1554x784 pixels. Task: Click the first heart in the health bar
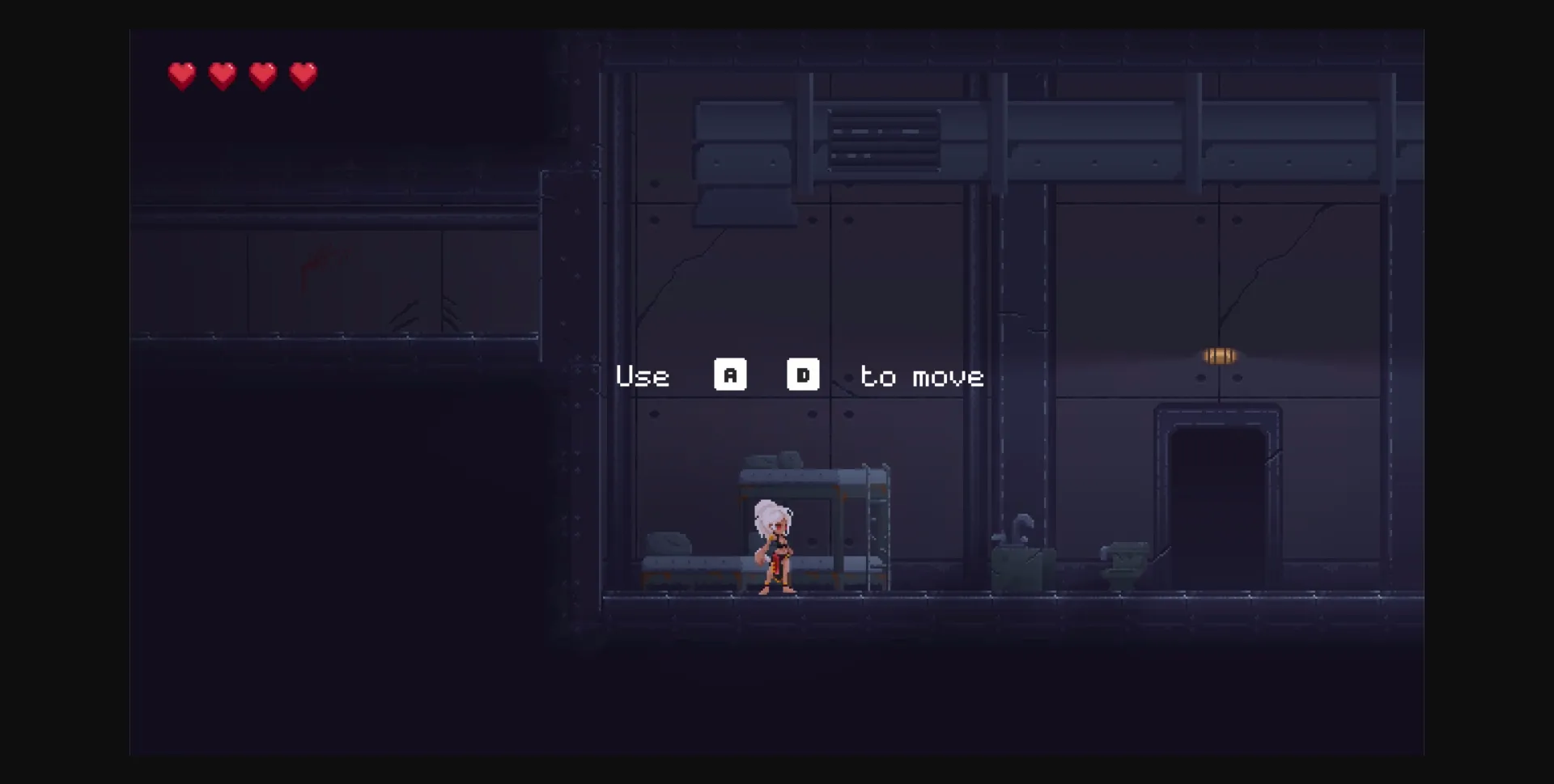(x=181, y=74)
